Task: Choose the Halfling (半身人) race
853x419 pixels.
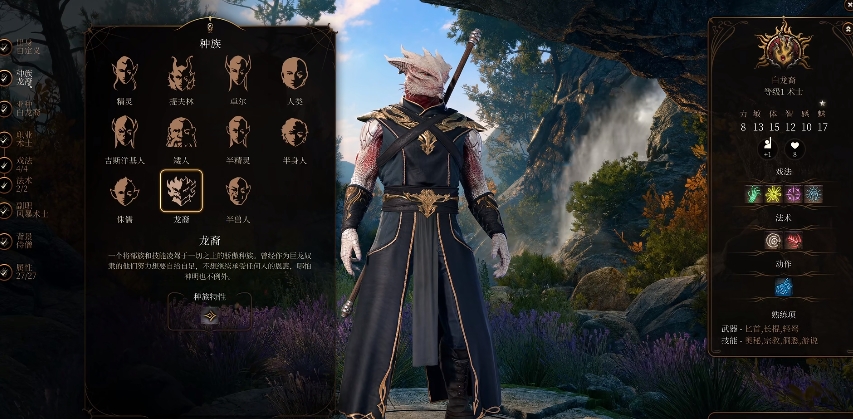Action: pos(293,132)
